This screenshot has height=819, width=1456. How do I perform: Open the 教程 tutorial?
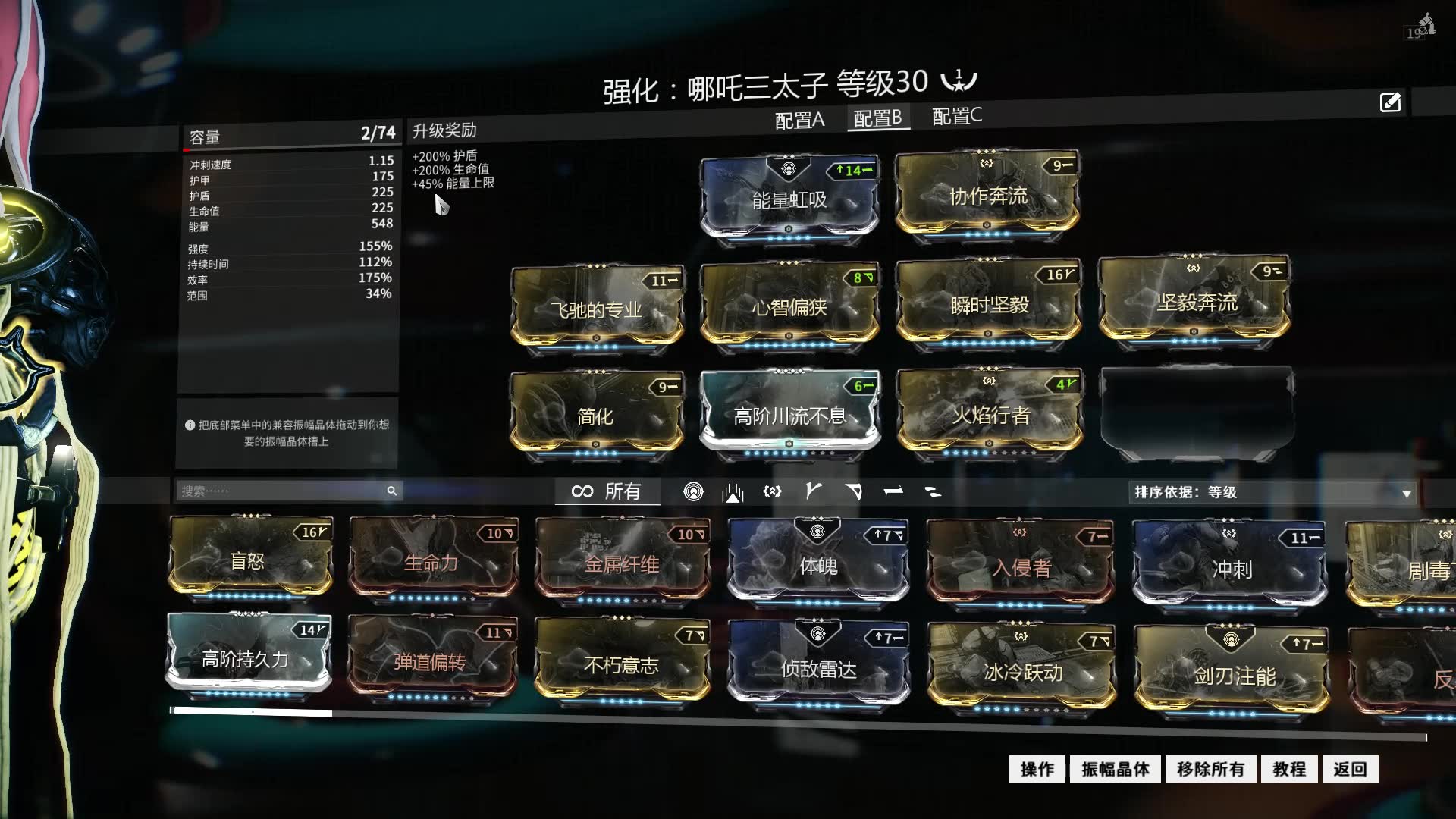tap(1289, 768)
